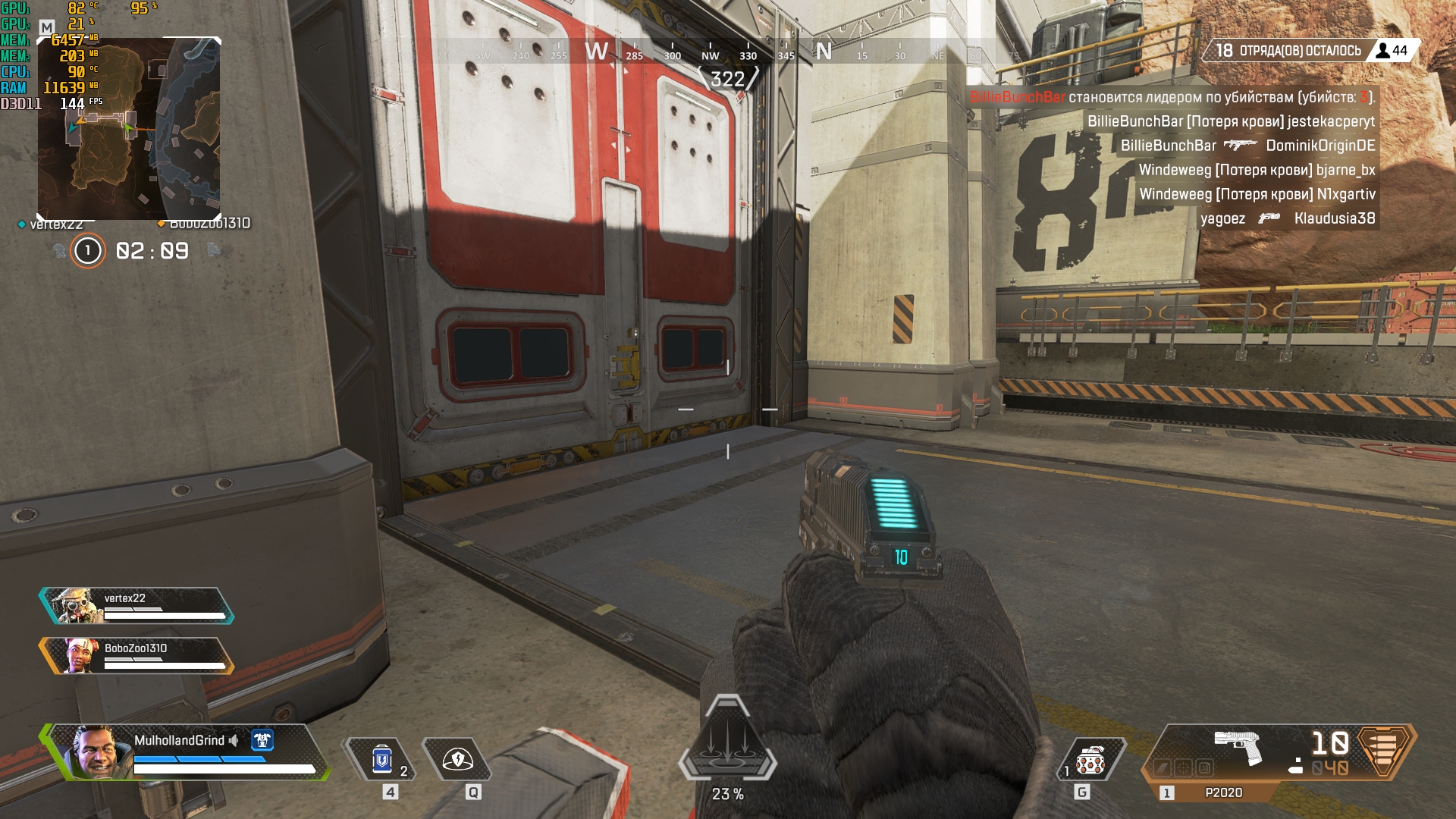Image resolution: width=1456 pixels, height=819 pixels.
Task: Click the squads remaining counter
Action: [x=1288, y=51]
